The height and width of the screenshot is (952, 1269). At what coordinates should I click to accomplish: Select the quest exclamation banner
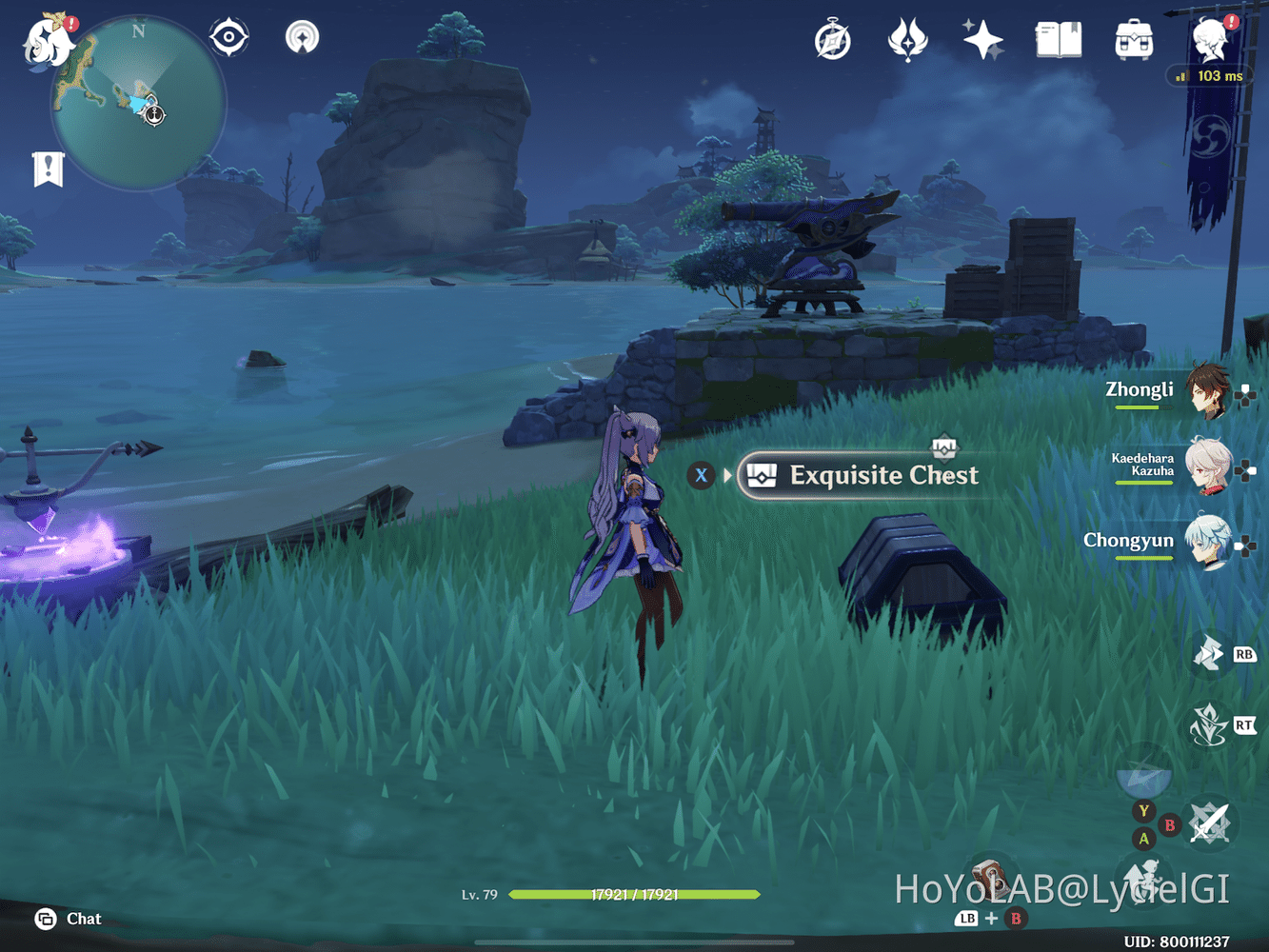(49, 168)
